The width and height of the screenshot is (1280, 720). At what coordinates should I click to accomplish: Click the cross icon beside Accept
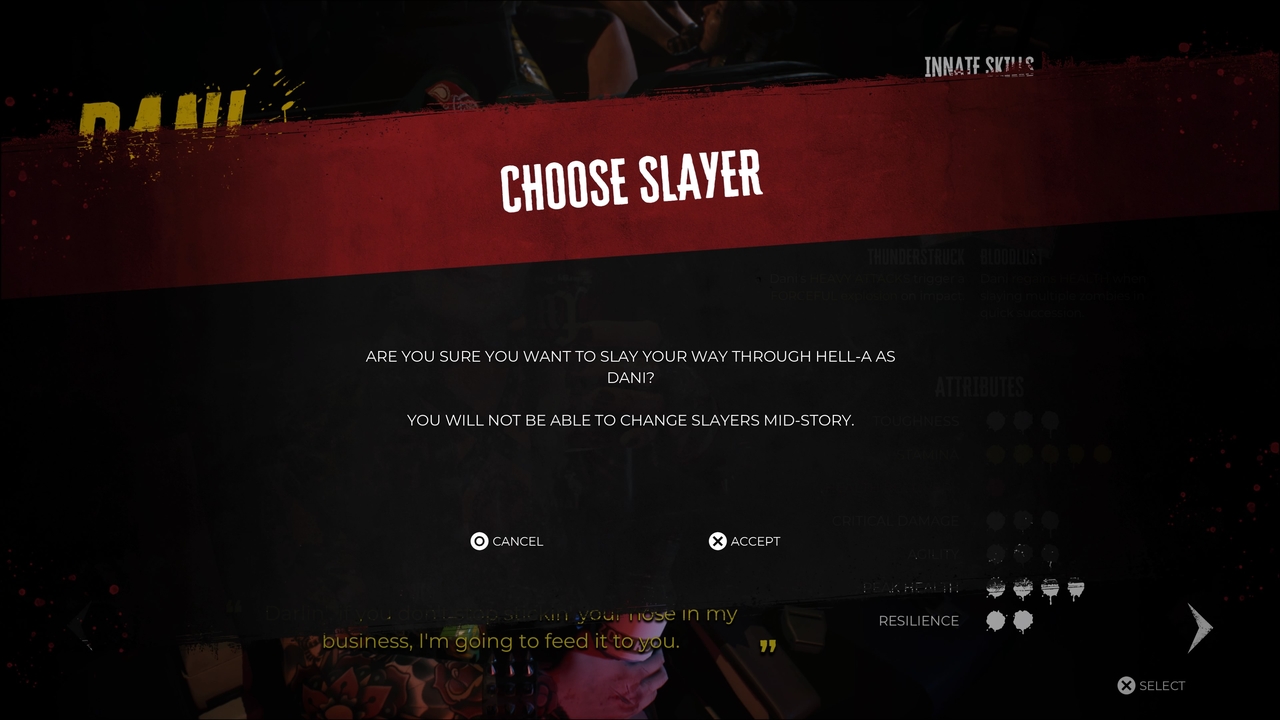click(x=718, y=541)
